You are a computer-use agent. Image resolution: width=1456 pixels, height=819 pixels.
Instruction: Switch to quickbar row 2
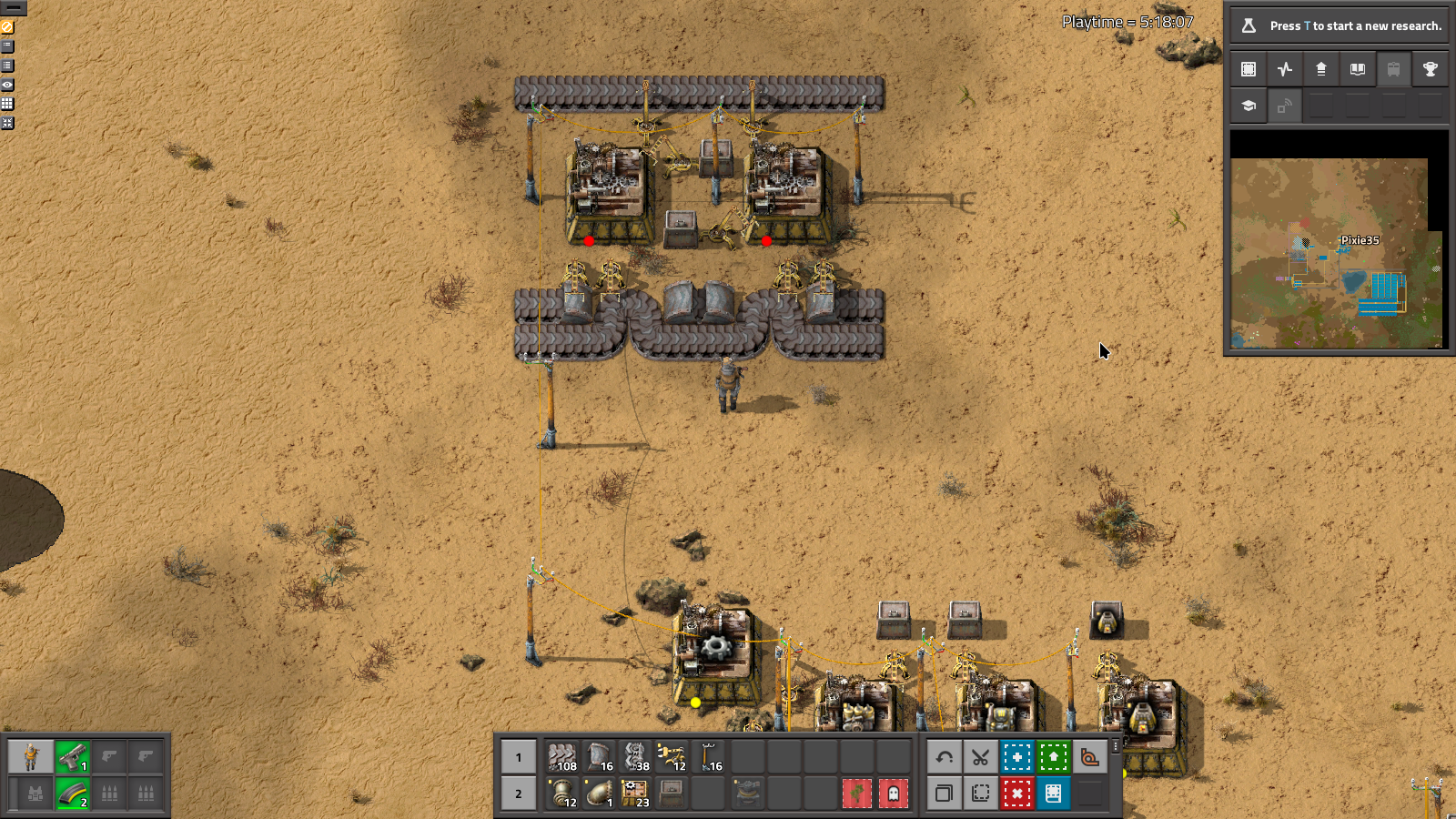coord(519,794)
